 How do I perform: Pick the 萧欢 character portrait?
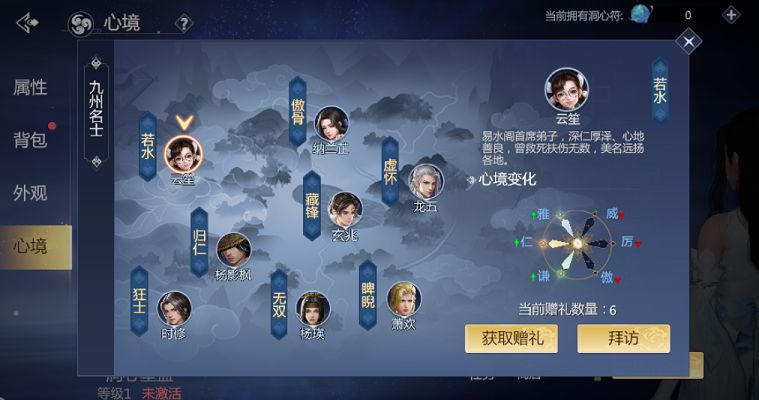click(404, 298)
